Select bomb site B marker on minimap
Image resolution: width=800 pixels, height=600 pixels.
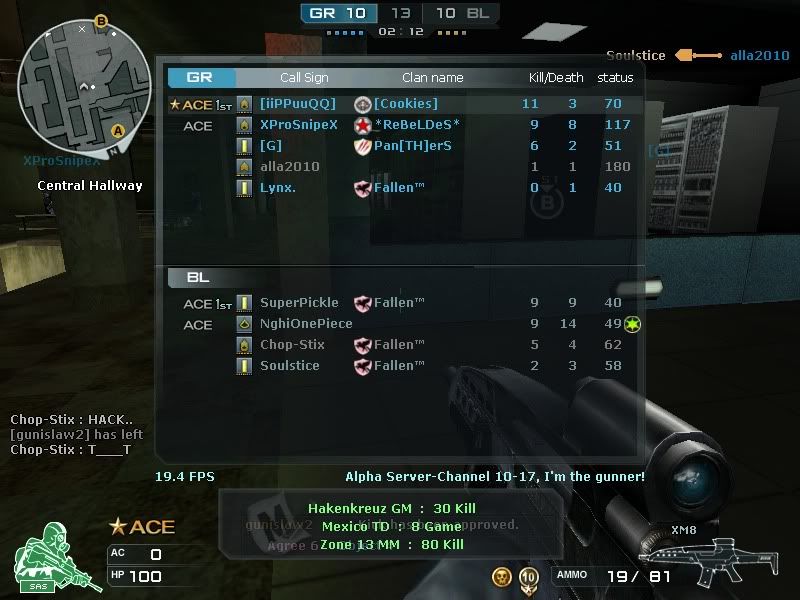[101, 20]
